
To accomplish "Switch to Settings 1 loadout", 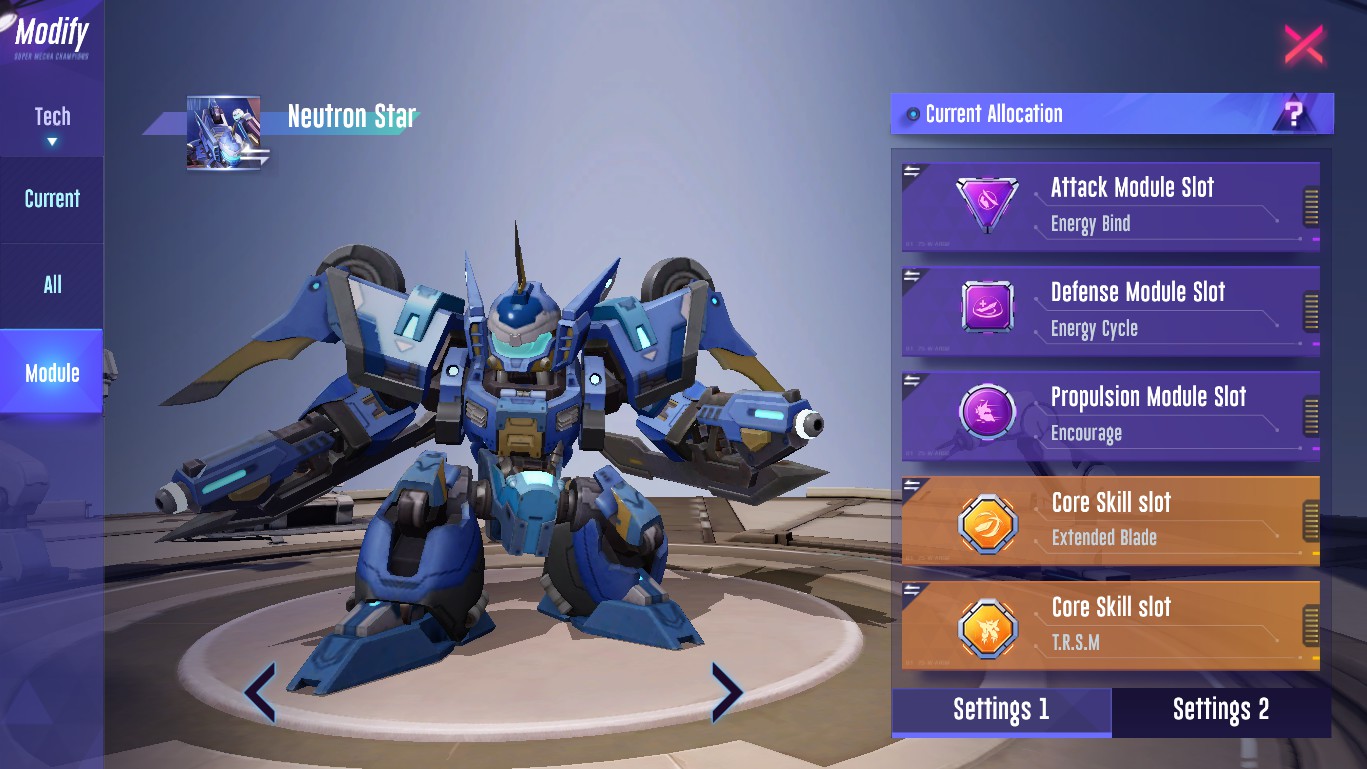I will tap(1001, 710).
